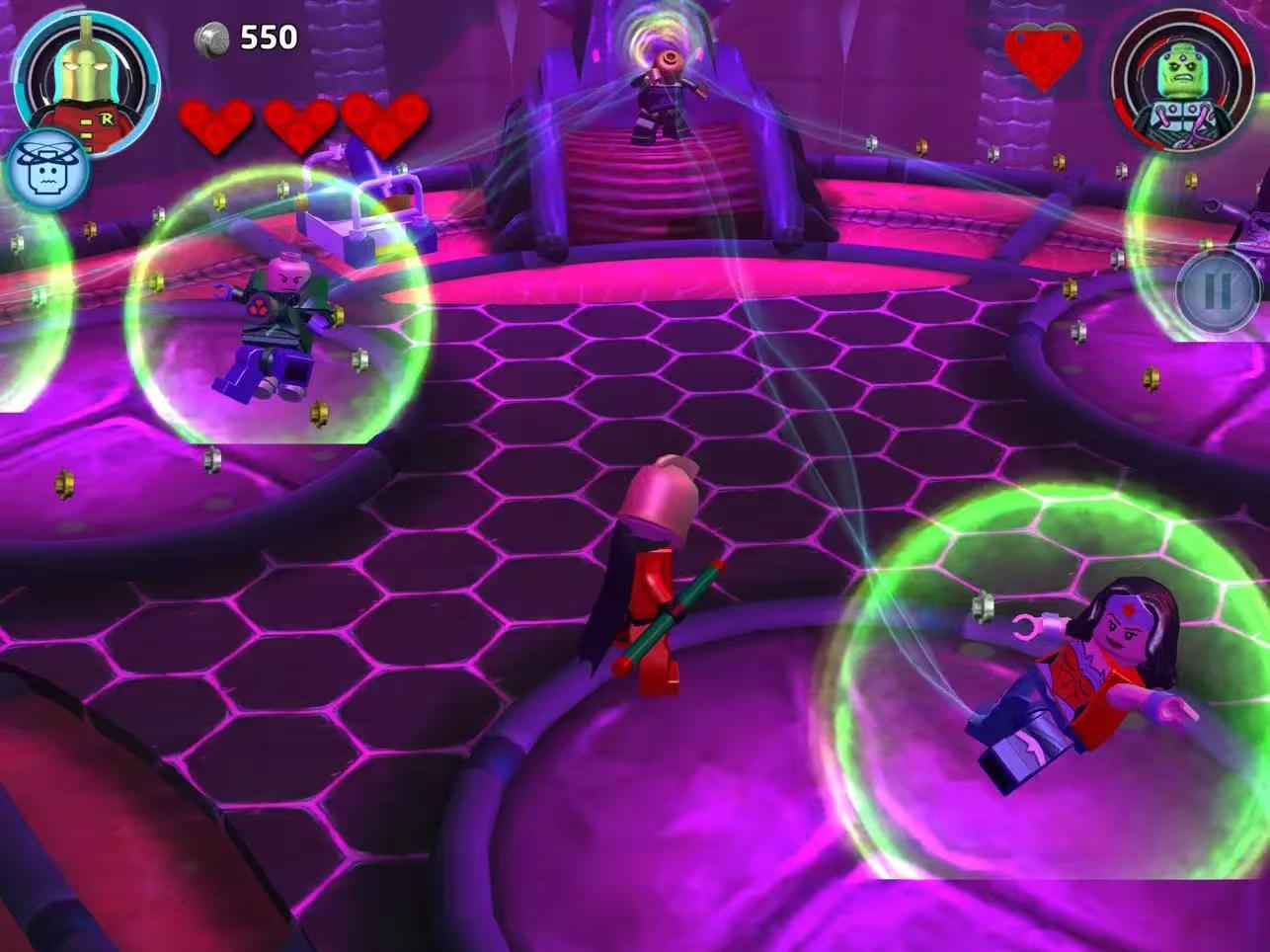Image resolution: width=1270 pixels, height=952 pixels.
Task: Pause the game with the pause button
Action: click(x=1218, y=291)
